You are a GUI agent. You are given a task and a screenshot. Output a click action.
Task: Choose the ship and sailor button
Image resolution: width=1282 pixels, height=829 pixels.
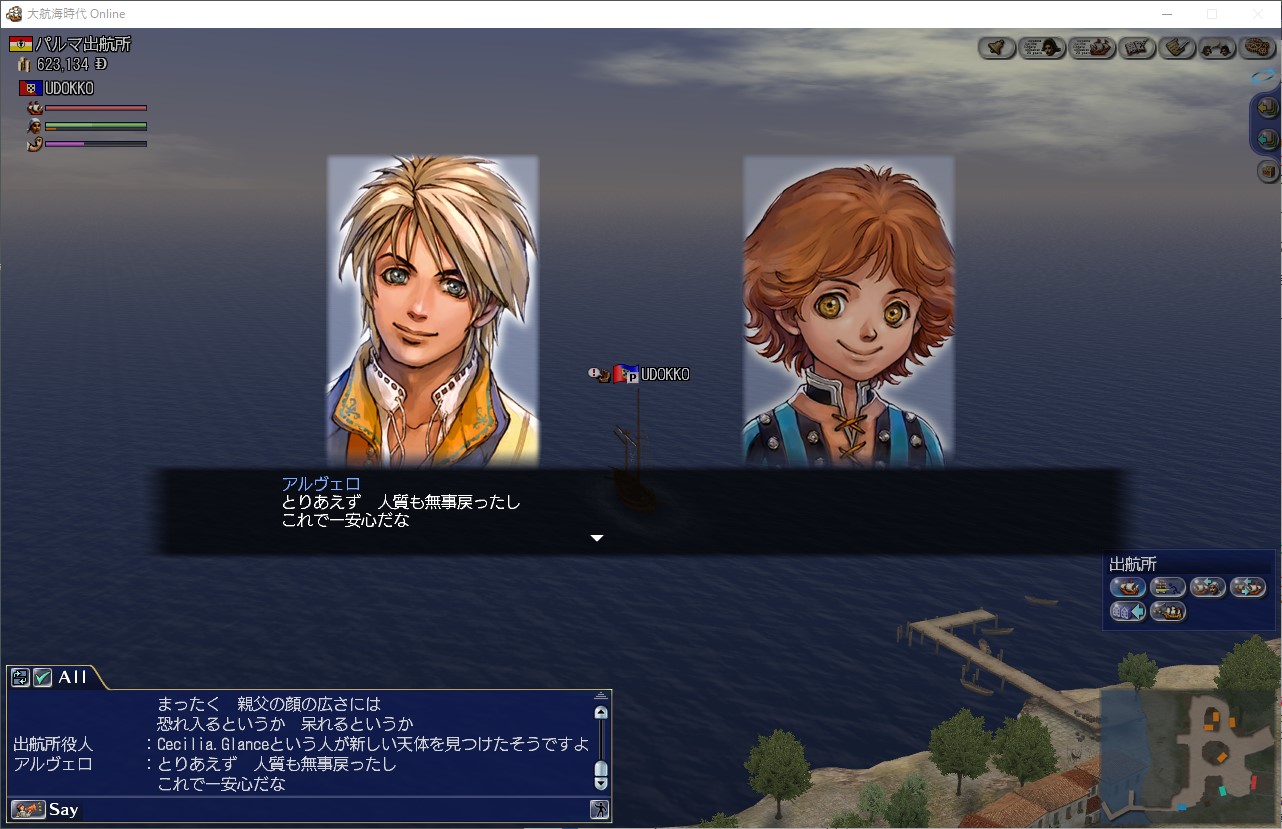click(1207, 587)
